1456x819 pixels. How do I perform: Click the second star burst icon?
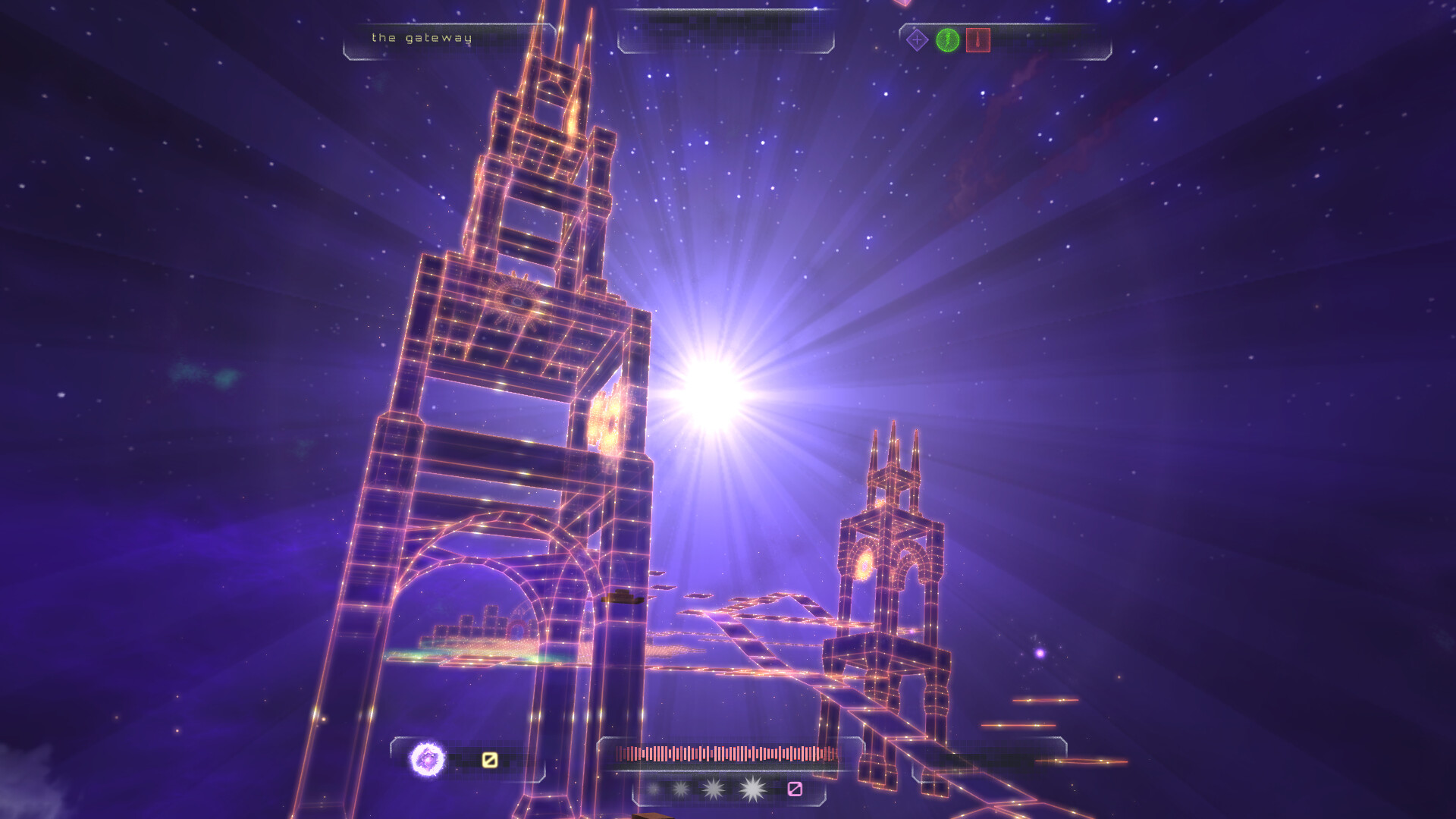[680, 789]
